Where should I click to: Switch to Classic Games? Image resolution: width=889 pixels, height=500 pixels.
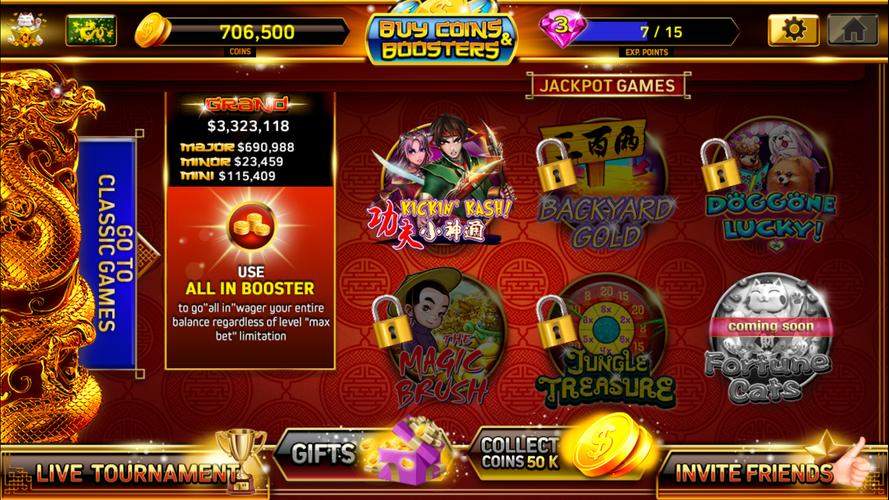111,253
